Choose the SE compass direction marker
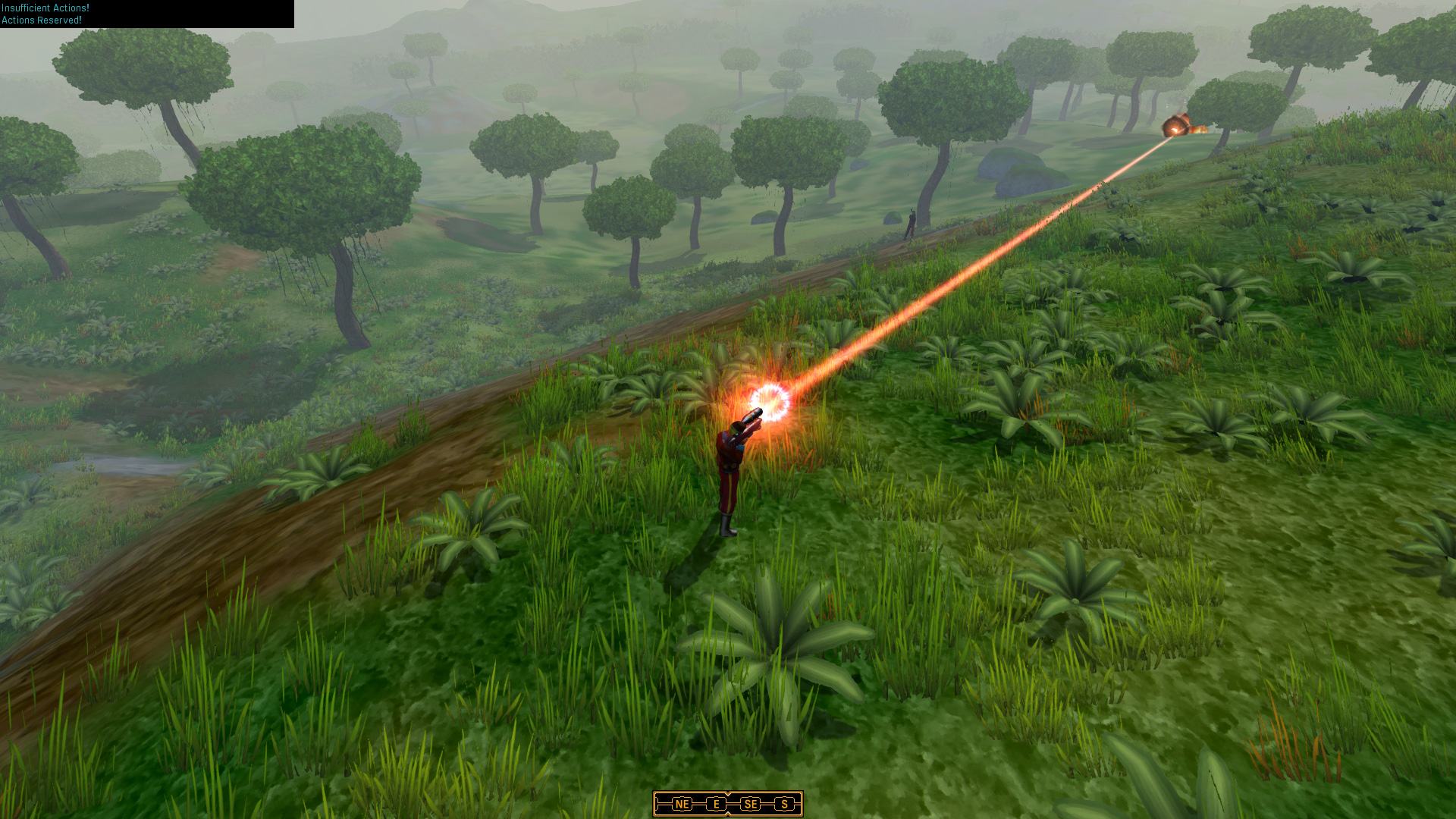This screenshot has width=1456, height=819. [751, 804]
